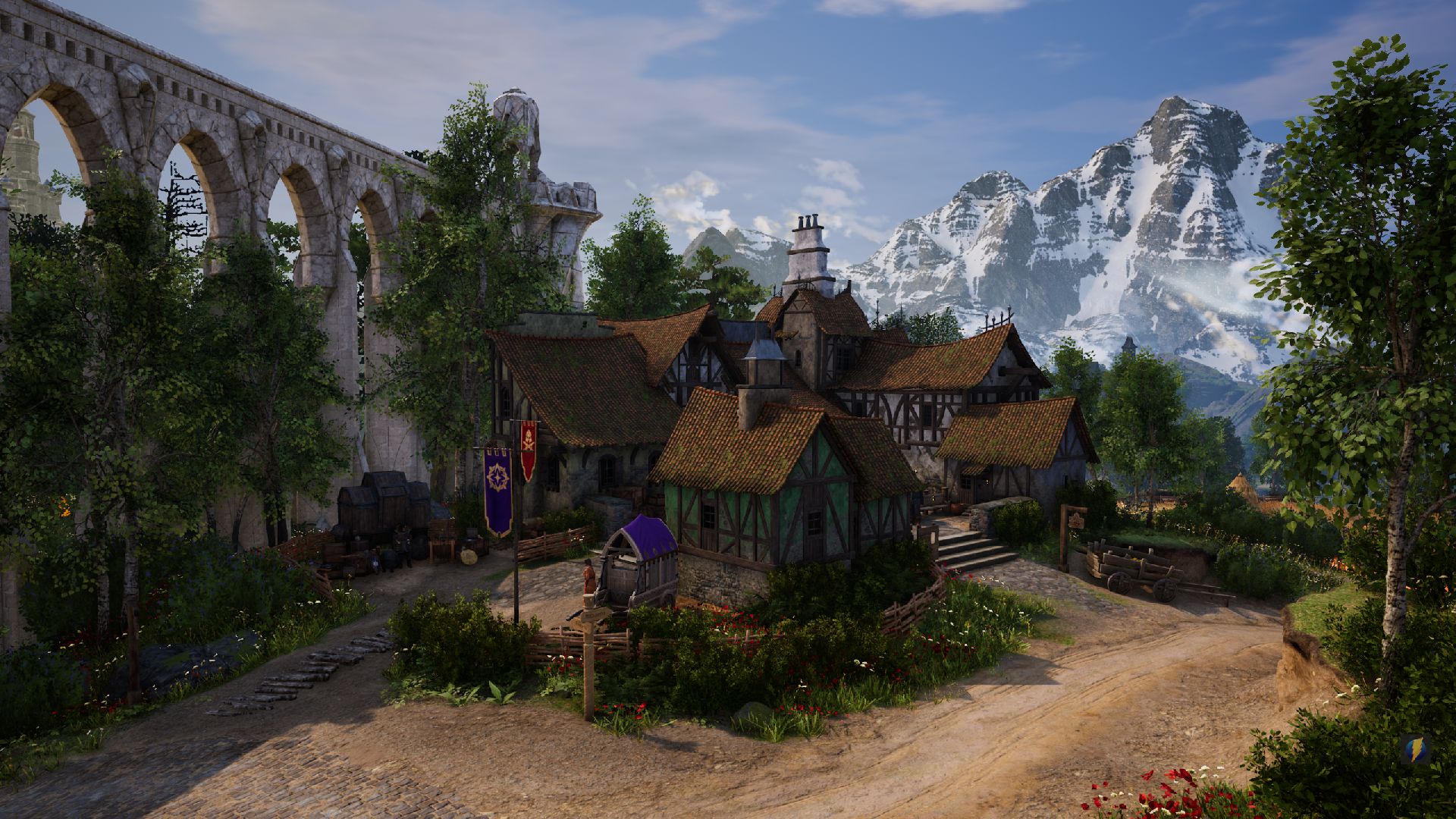Screen dimensions: 1456x819
Task: Click the lightning bolt badge icon
Action: click(1415, 749)
